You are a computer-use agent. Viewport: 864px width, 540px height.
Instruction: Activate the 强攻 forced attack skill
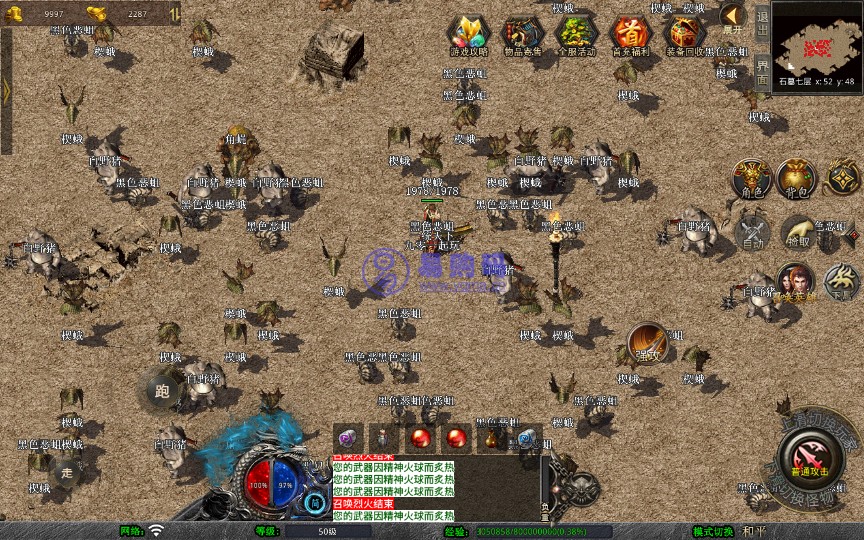[647, 342]
